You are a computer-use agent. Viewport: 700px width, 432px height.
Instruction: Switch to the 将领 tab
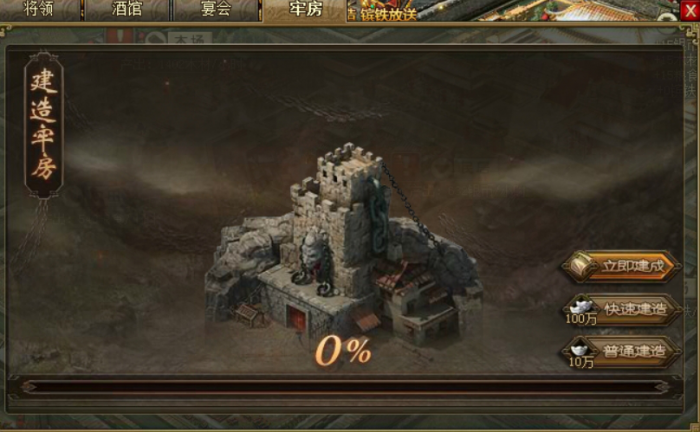click(x=40, y=10)
